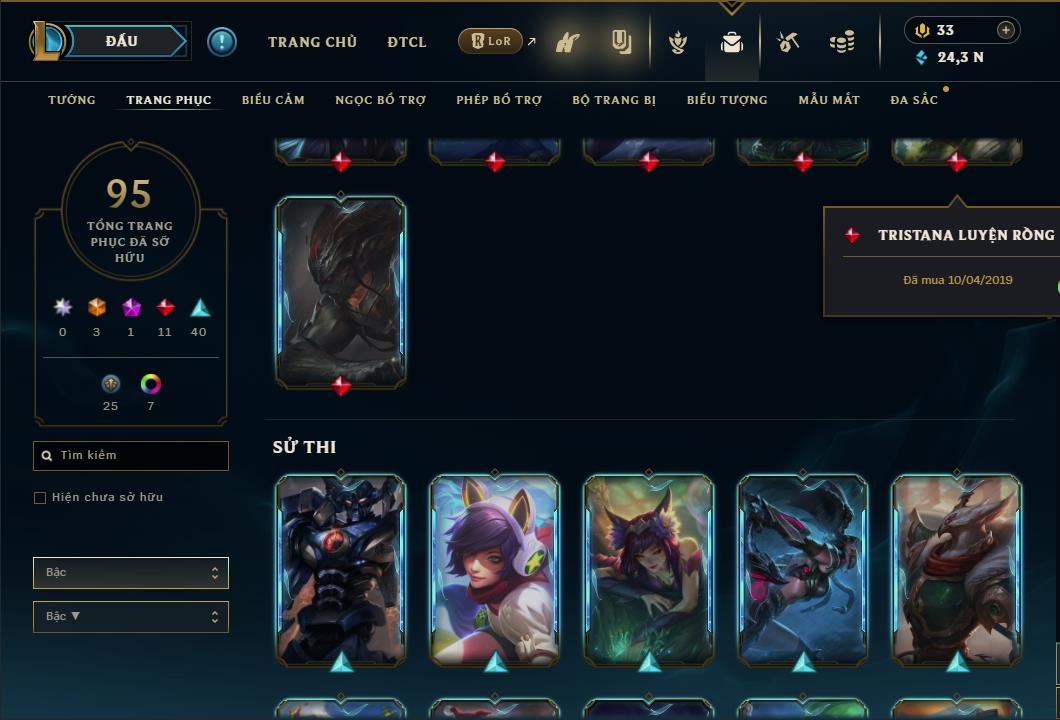
Task: Open the store coins stack icon
Action: point(842,42)
